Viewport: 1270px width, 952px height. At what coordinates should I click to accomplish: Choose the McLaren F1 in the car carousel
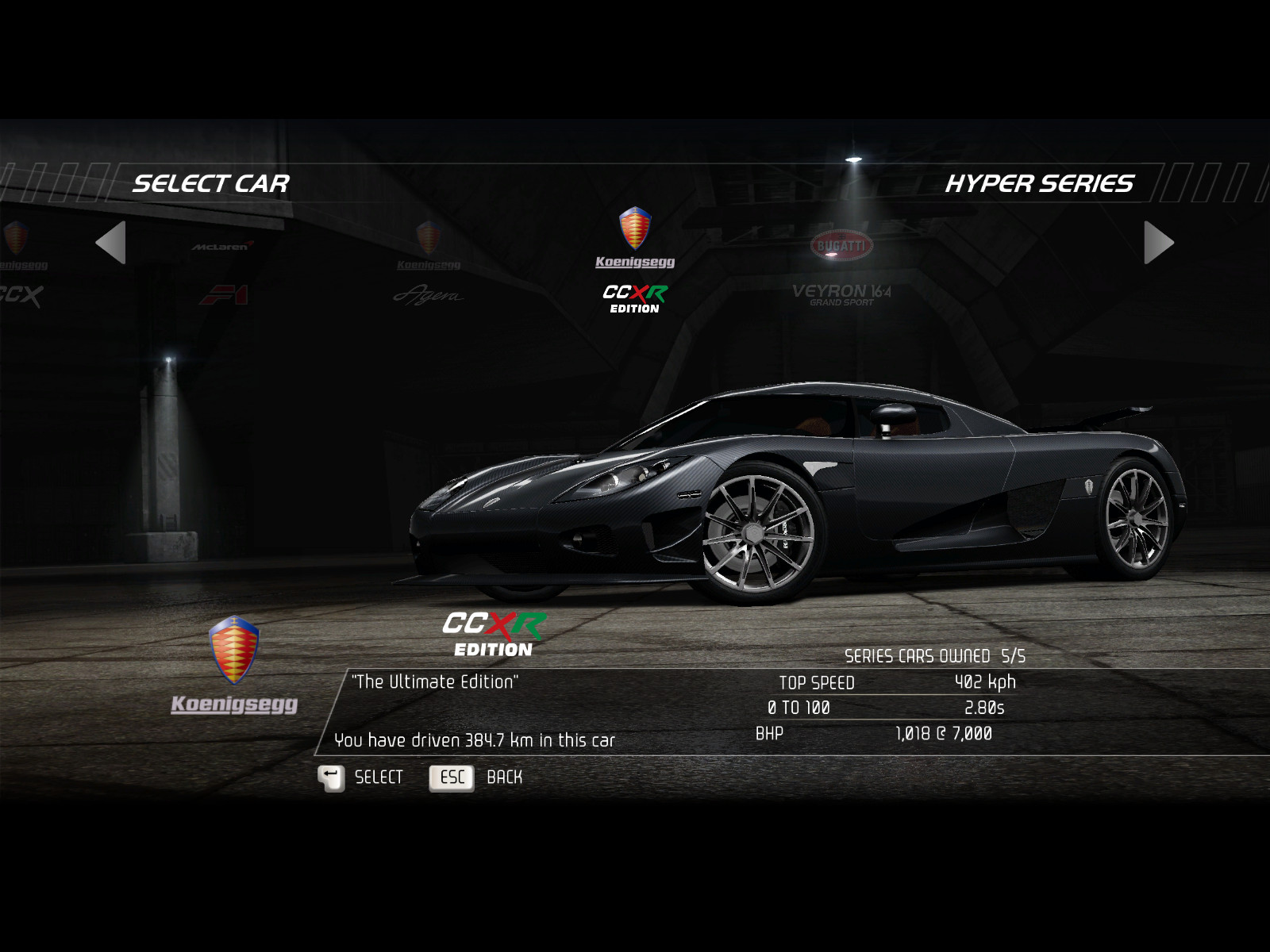click(x=223, y=274)
